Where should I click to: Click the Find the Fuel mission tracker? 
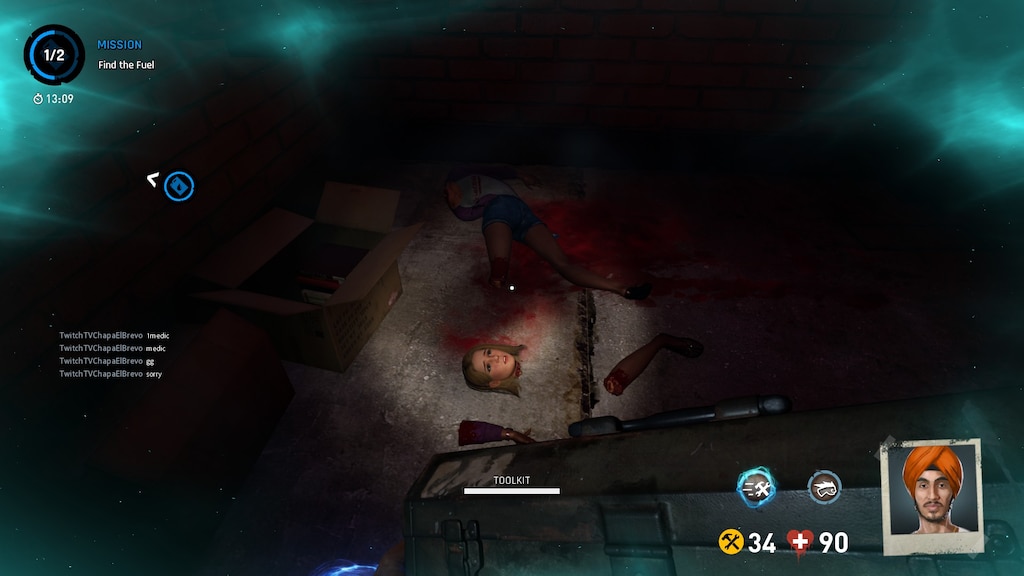point(126,65)
